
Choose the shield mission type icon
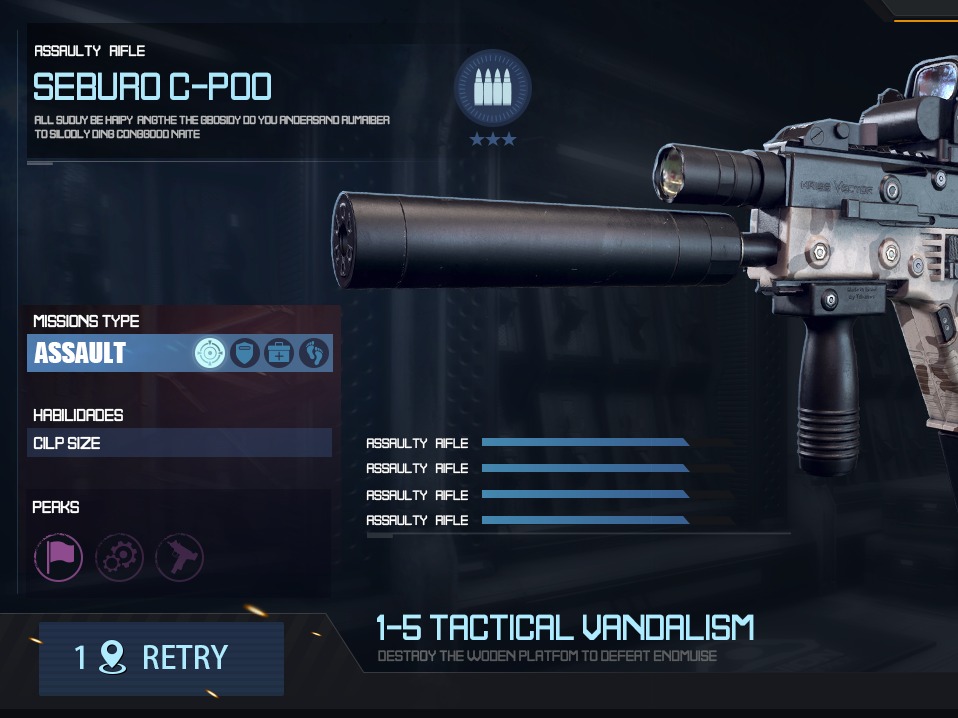(245, 353)
